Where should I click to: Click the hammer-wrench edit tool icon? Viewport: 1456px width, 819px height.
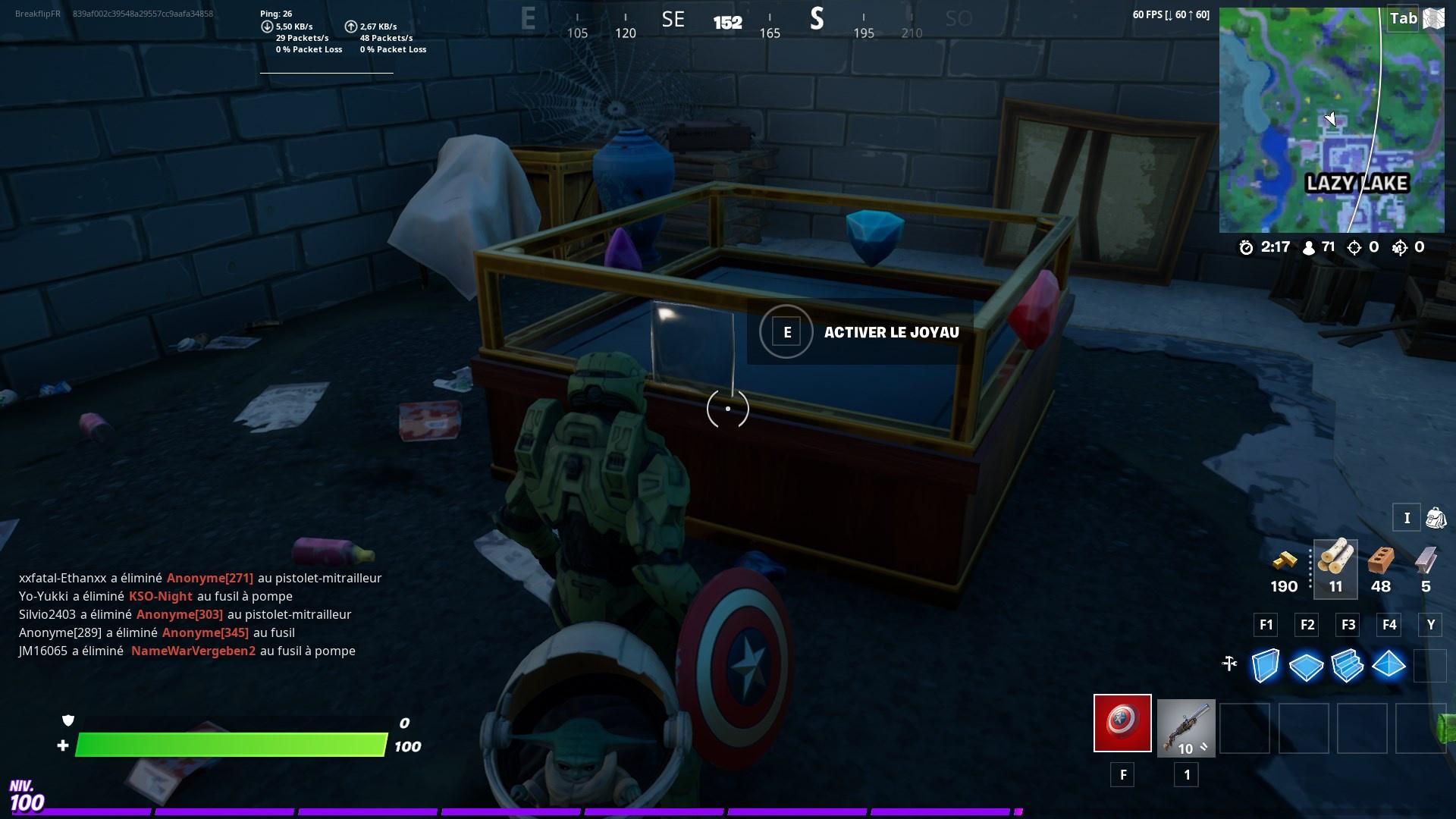click(1230, 662)
